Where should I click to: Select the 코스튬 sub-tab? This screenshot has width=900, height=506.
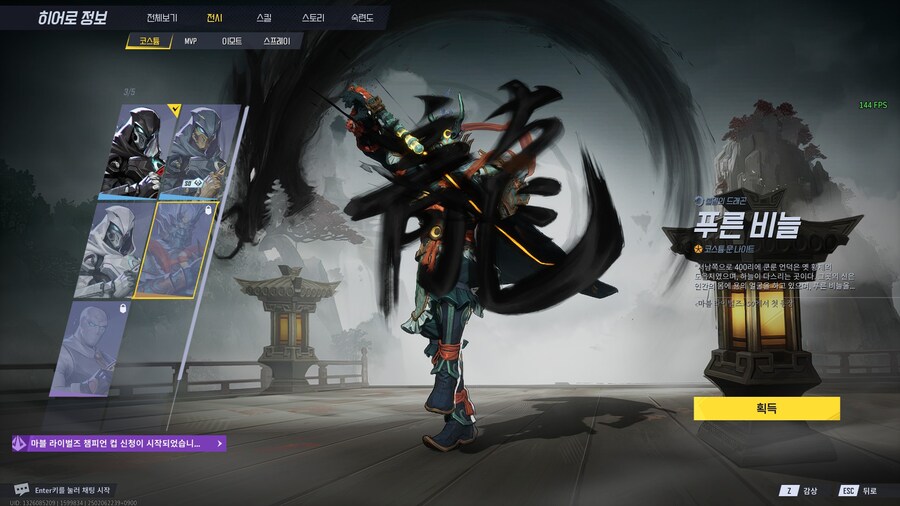[x=149, y=41]
